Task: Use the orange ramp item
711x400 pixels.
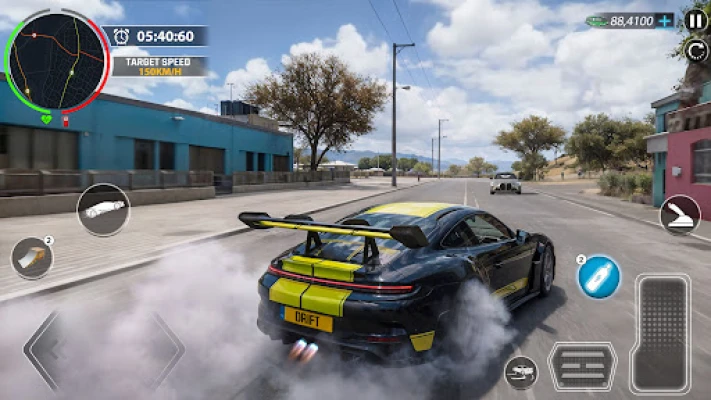Action: click(x=32, y=258)
